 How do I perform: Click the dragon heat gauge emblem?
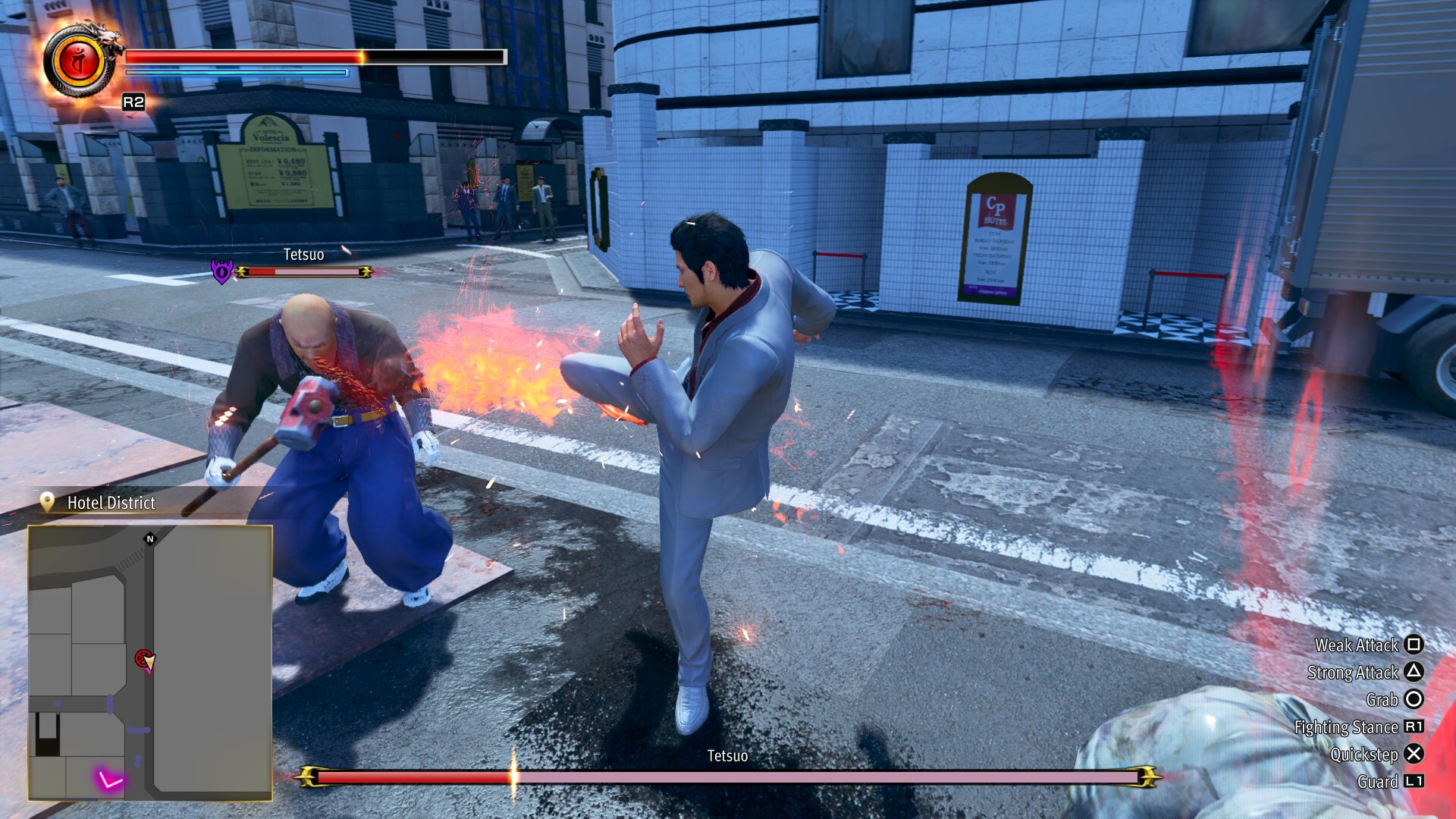[x=80, y=62]
